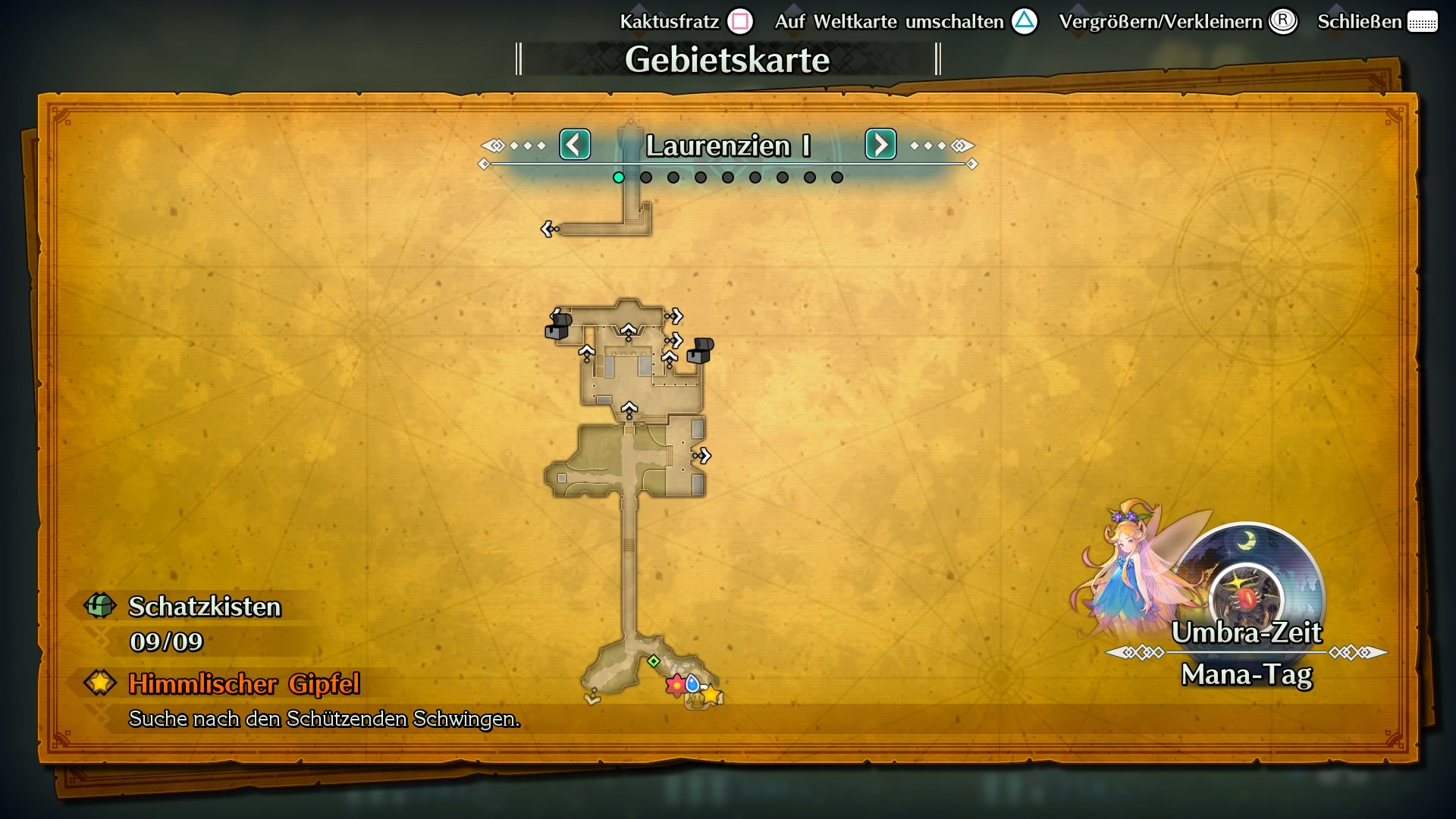Toggle the map view with Auf Weltkarte umschalten
Image resolution: width=1456 pixels, height=819 pixels.
tap(1024, 21)
